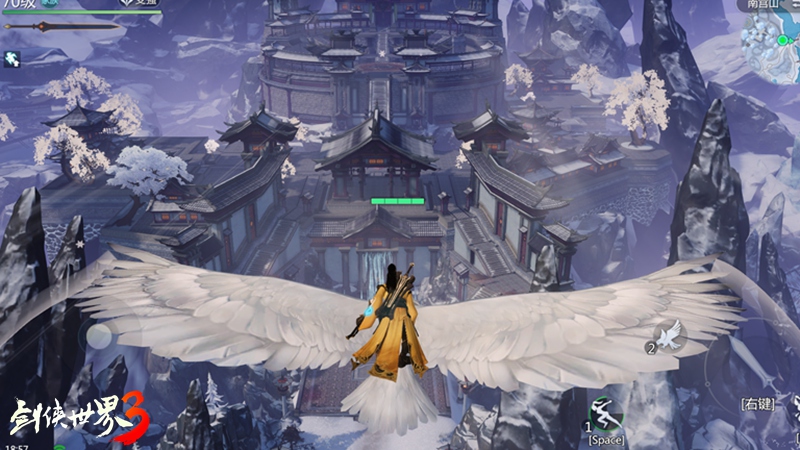This screenshot has height=450, width=800.
Task: Select the 南宫山 location name label
Action: tap(763, 4)
